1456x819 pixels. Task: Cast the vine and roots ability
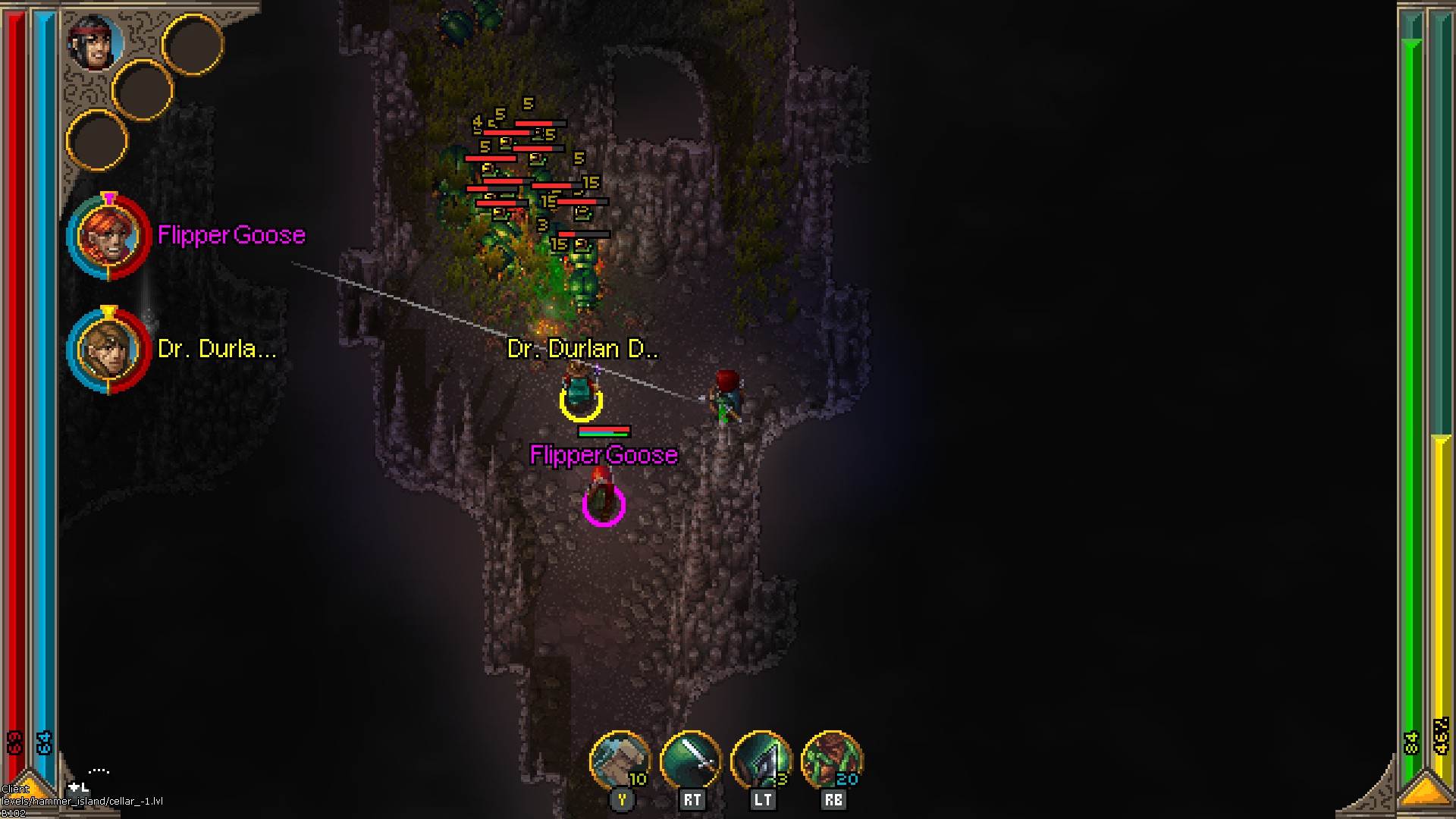(x=831, y=761)
